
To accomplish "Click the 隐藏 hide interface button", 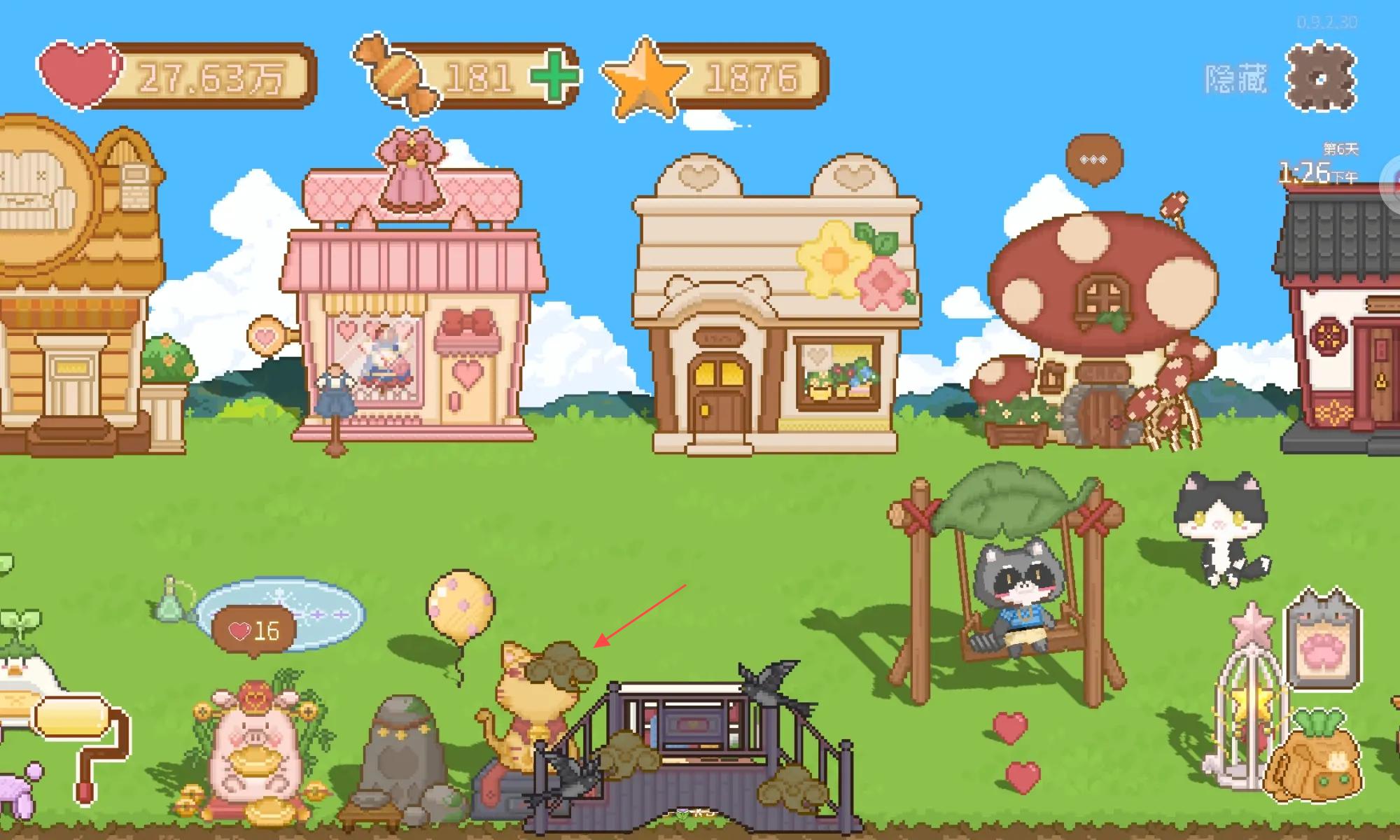I will [1235, 79].
